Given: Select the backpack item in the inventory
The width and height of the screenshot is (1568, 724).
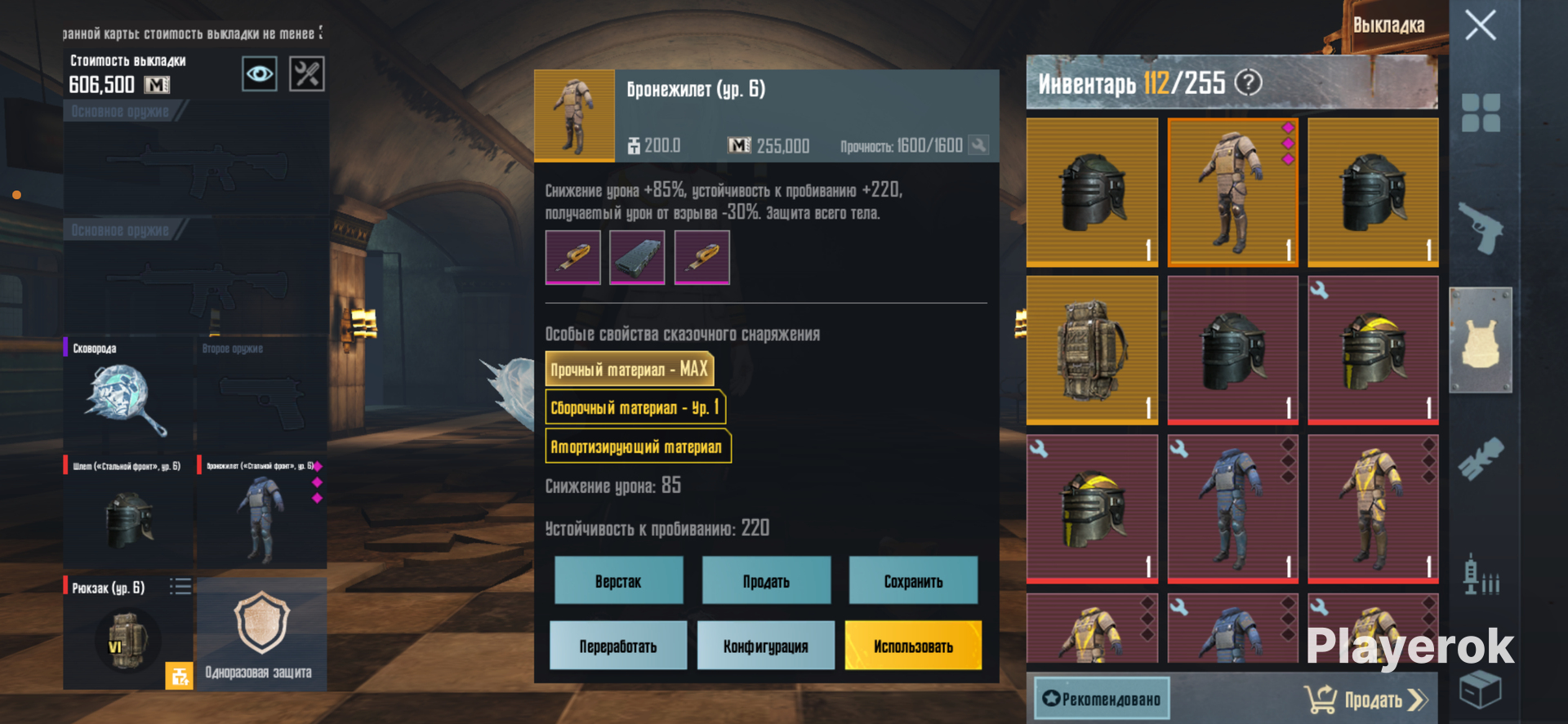Looking at the screenshot, I should 1092,349.
